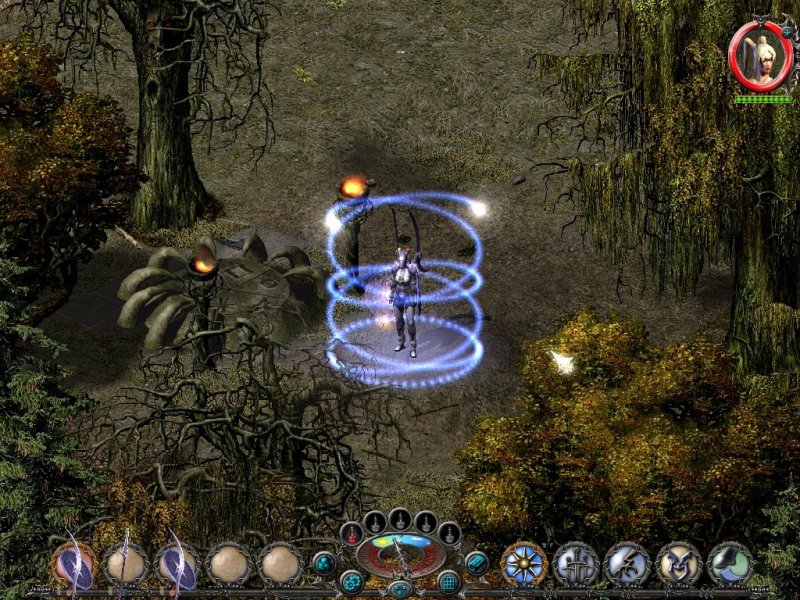Activate the crossed swords combat art
Image resolution: width=800 pixels, height=600 pixels.
tap(575, 564)
